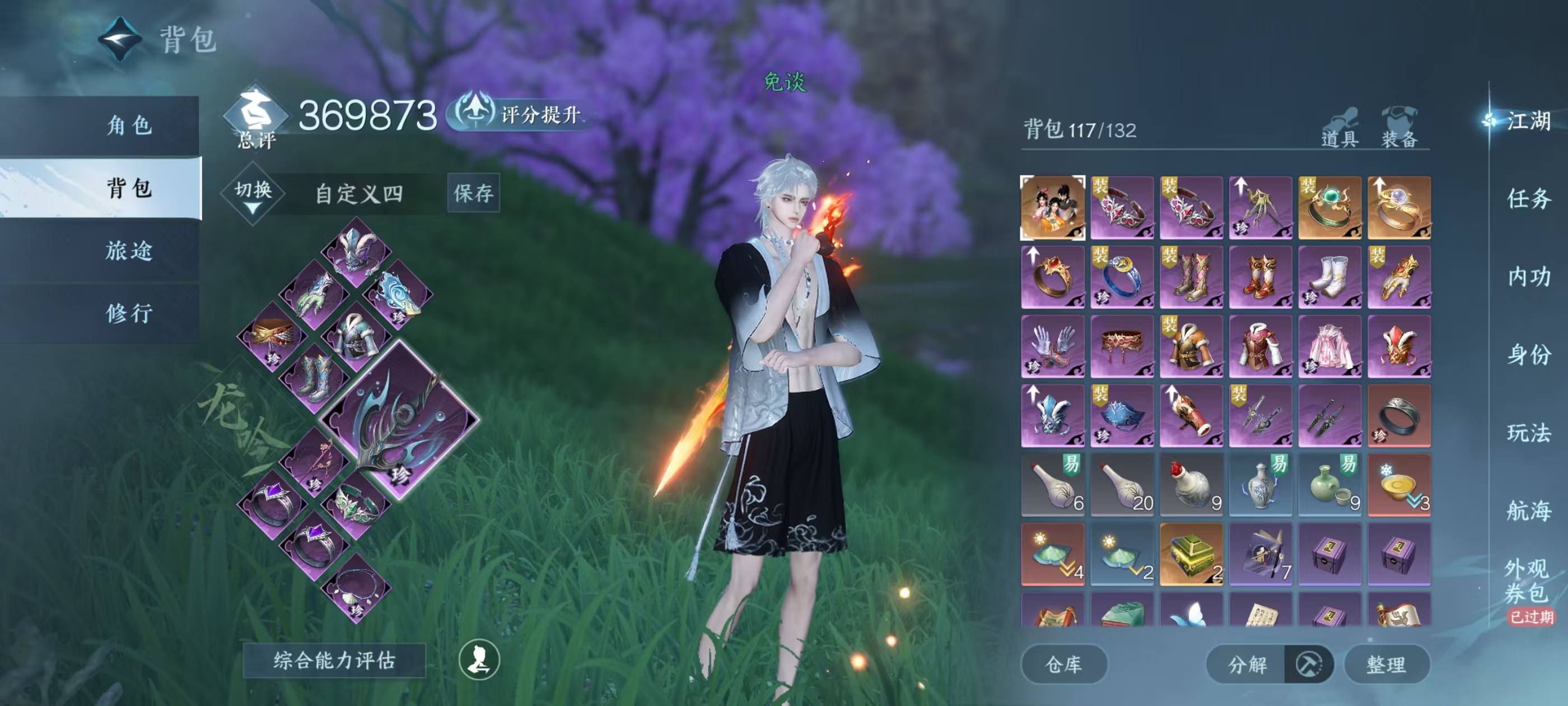Sort the bag with 整理
Image resolution: width=1568 pixels, height=706 pixels.
tap(1386, 664)
